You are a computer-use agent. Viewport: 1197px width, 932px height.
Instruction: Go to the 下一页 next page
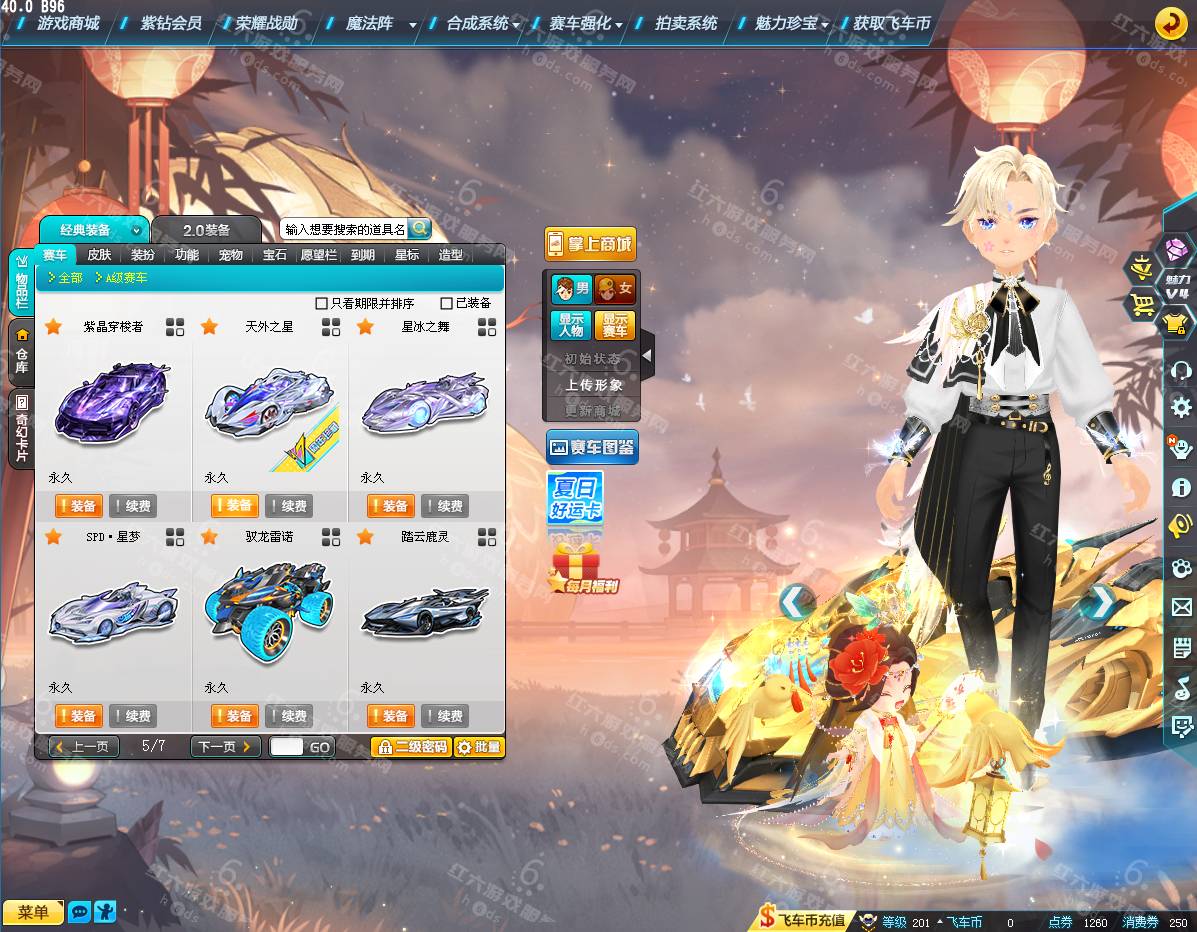[225, 746]
